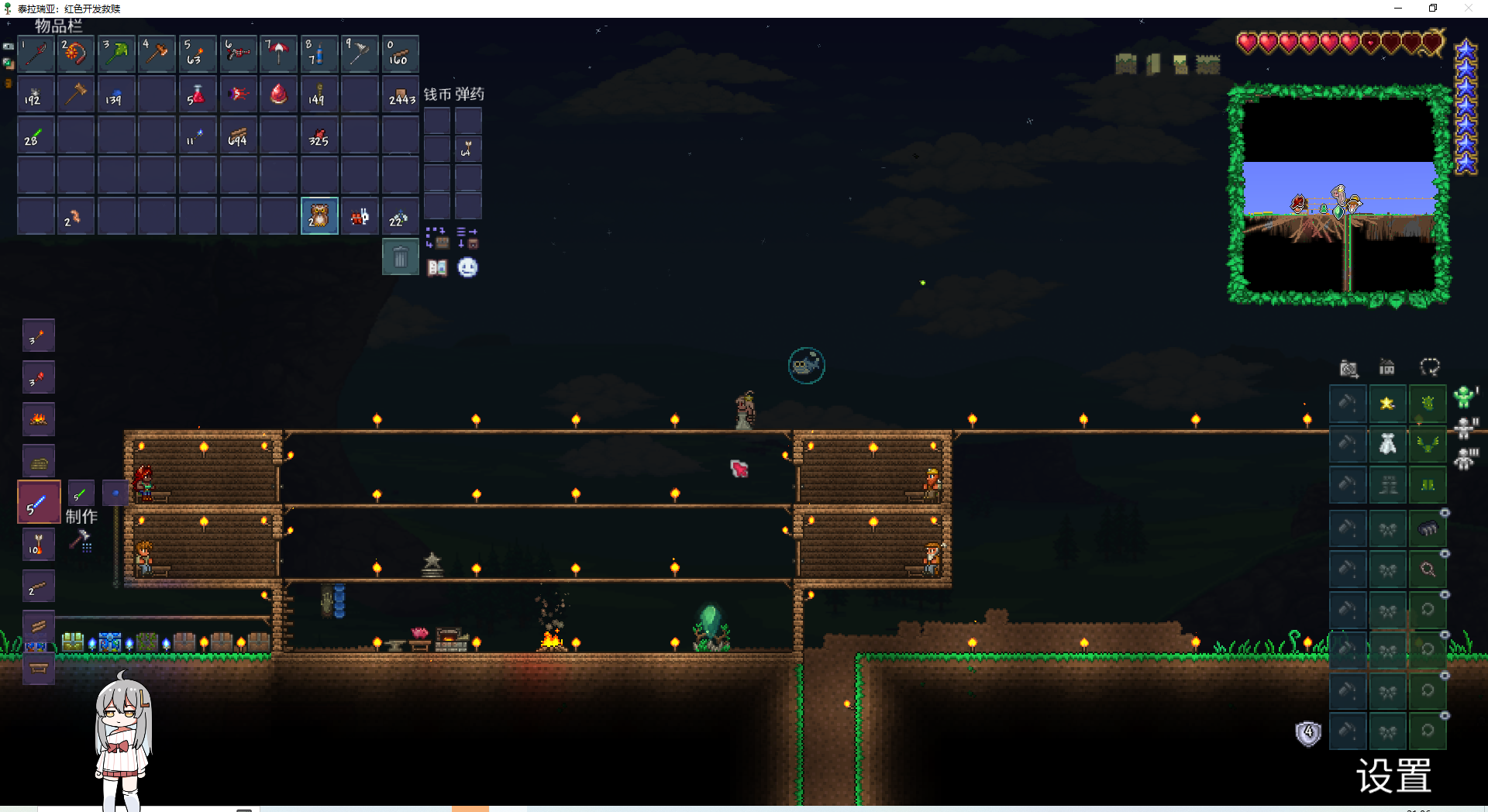Craft the selected blue glowstick item
The image size is (1488, 812).
(x=39, y=502)
